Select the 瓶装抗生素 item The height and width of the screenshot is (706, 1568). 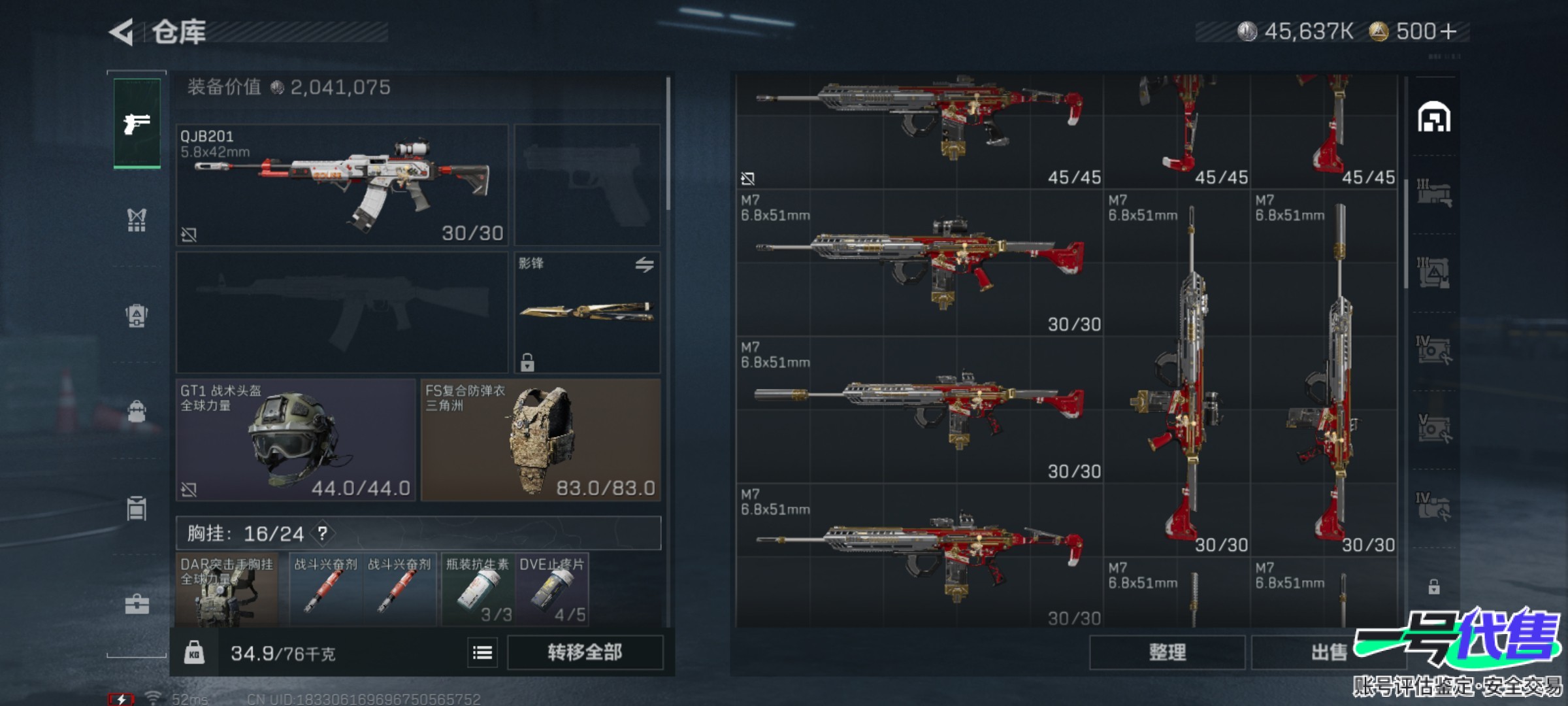point(478,590)
